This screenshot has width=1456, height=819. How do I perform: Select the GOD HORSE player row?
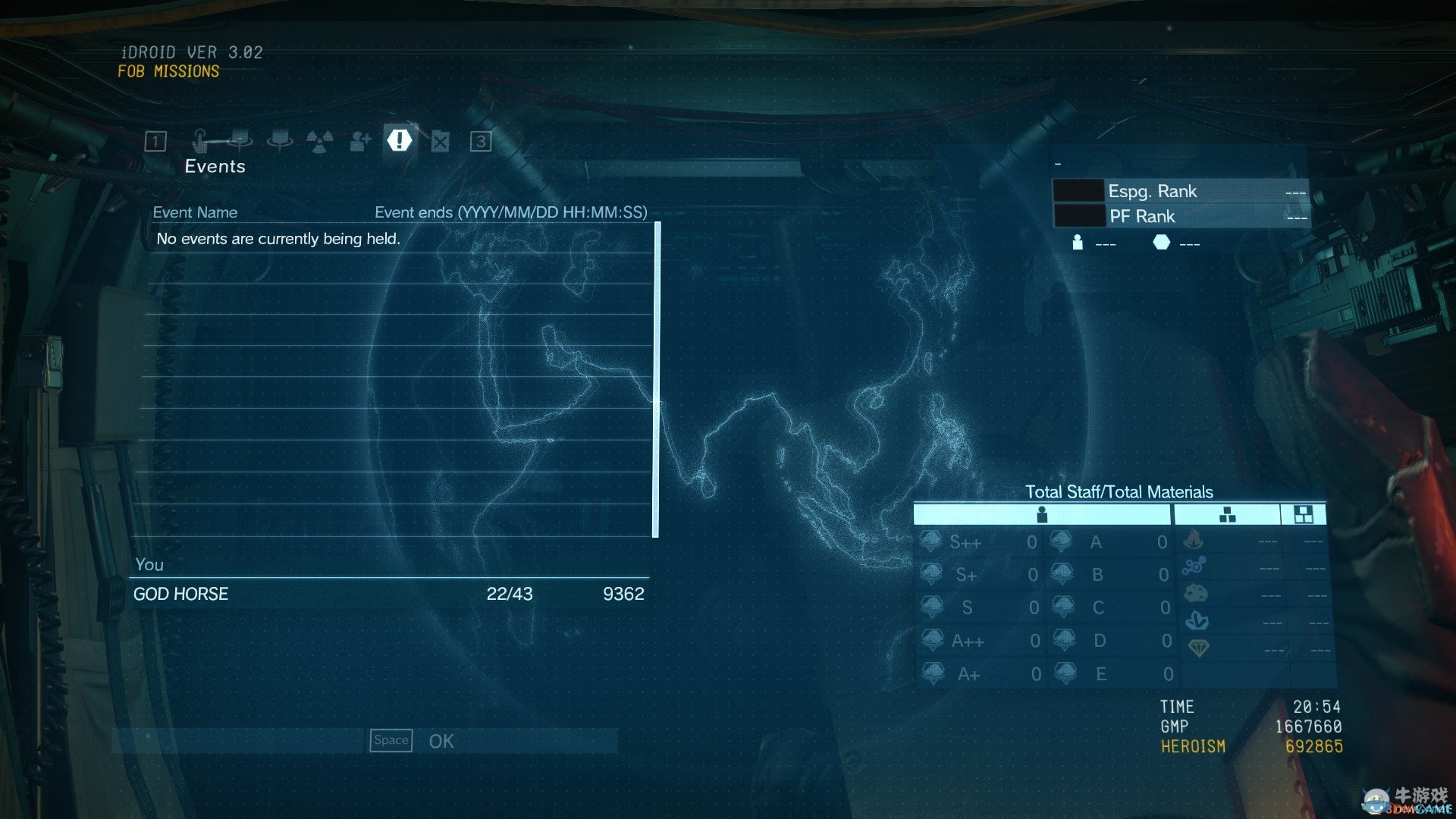click(389, 594)
